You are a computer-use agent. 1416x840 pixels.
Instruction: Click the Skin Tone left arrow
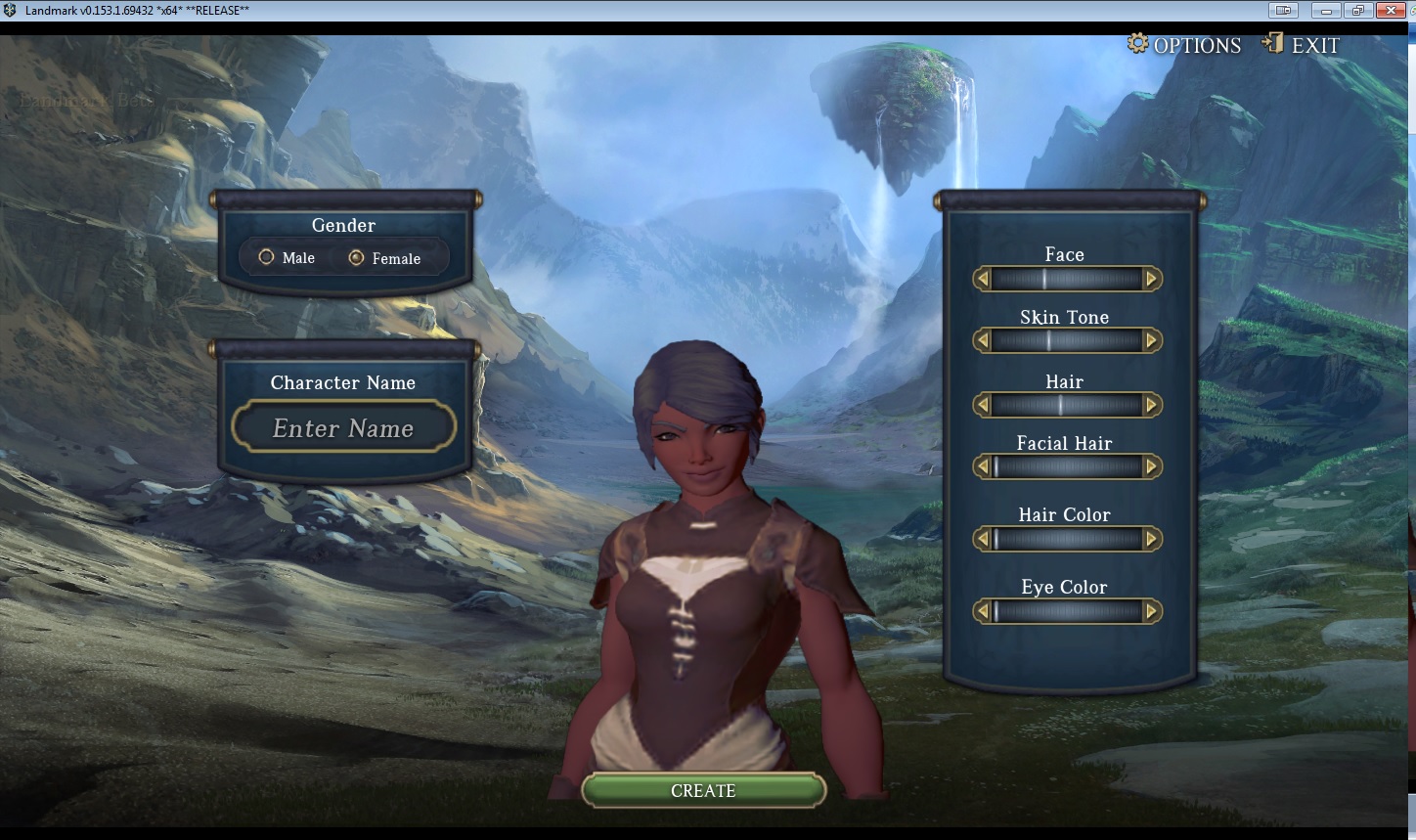(983, 341)
